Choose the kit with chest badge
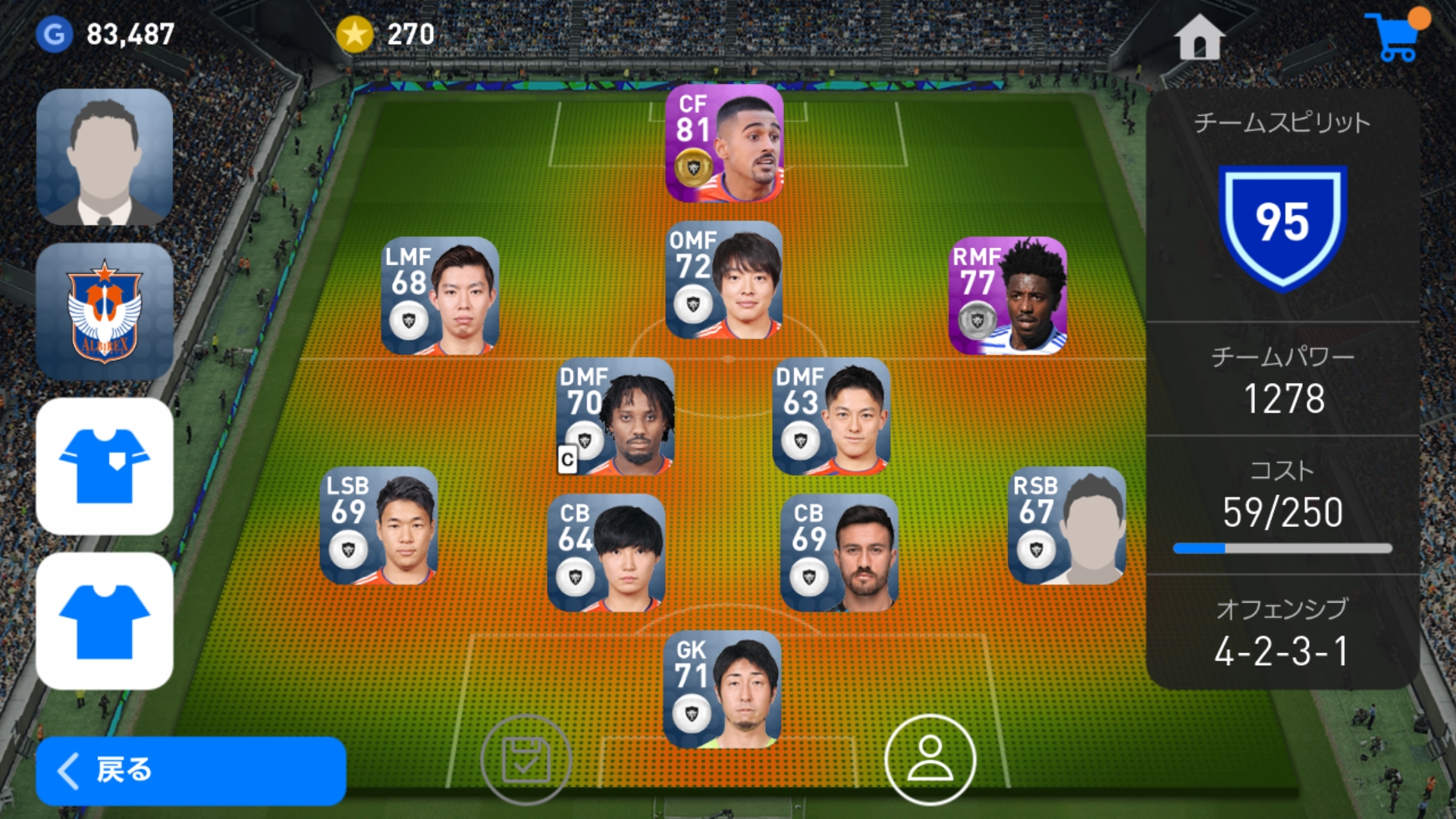 click(x=105, y=466)
